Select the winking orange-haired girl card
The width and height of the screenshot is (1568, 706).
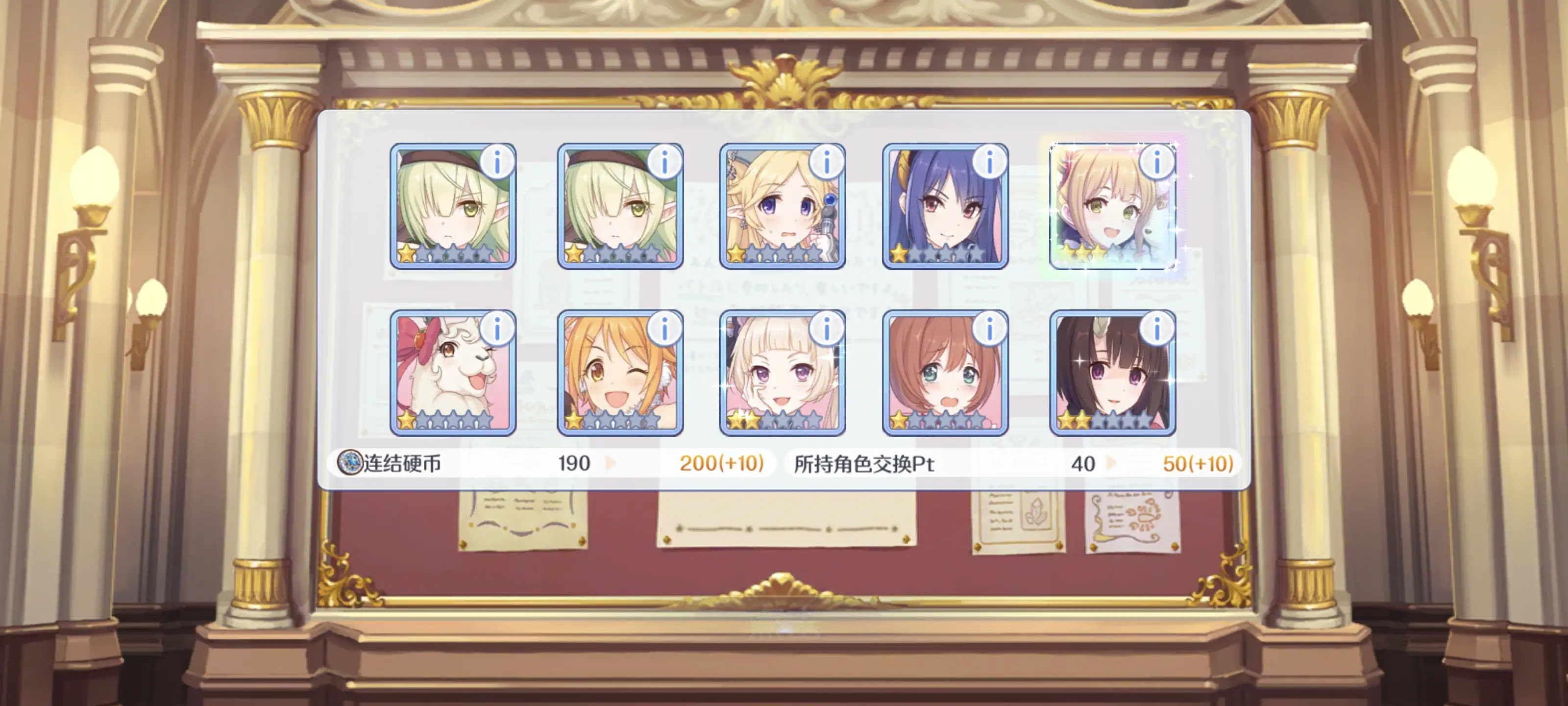pos(620,373)
